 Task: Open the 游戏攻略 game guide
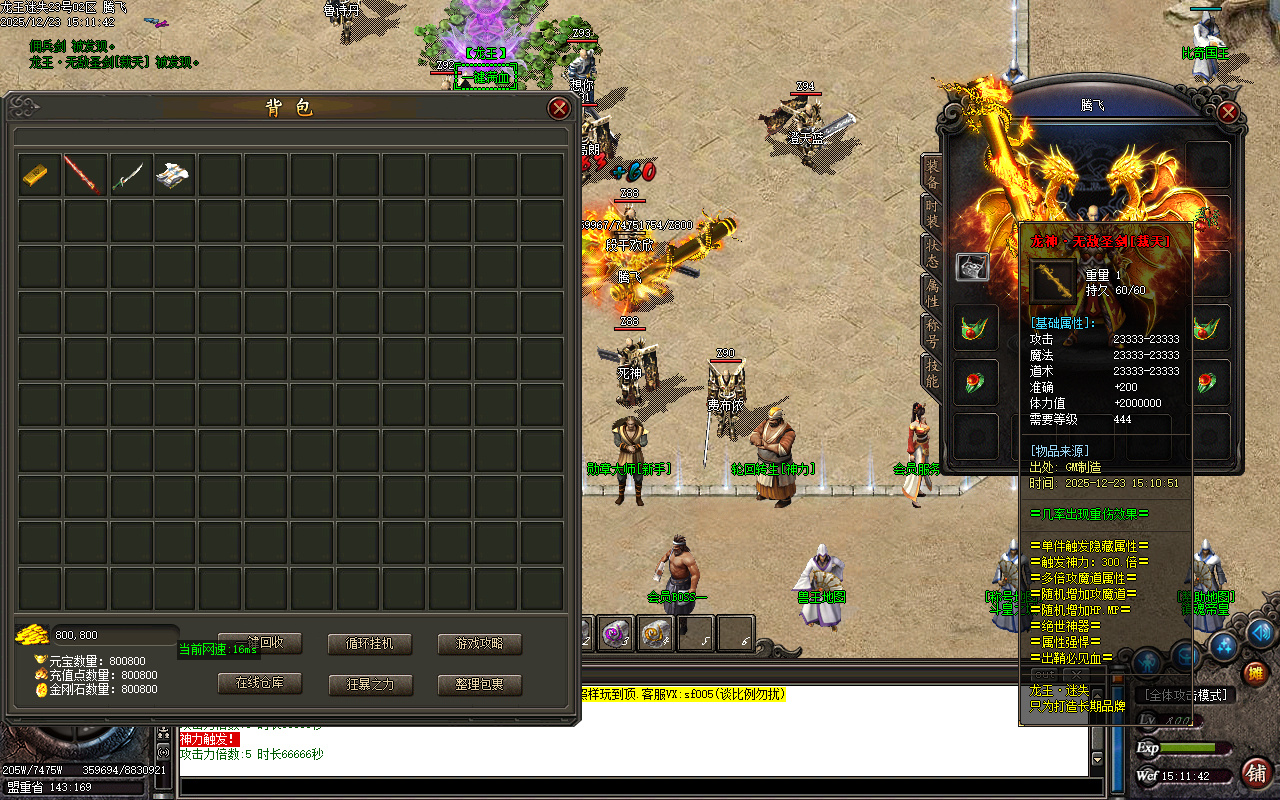pos(480,644)
